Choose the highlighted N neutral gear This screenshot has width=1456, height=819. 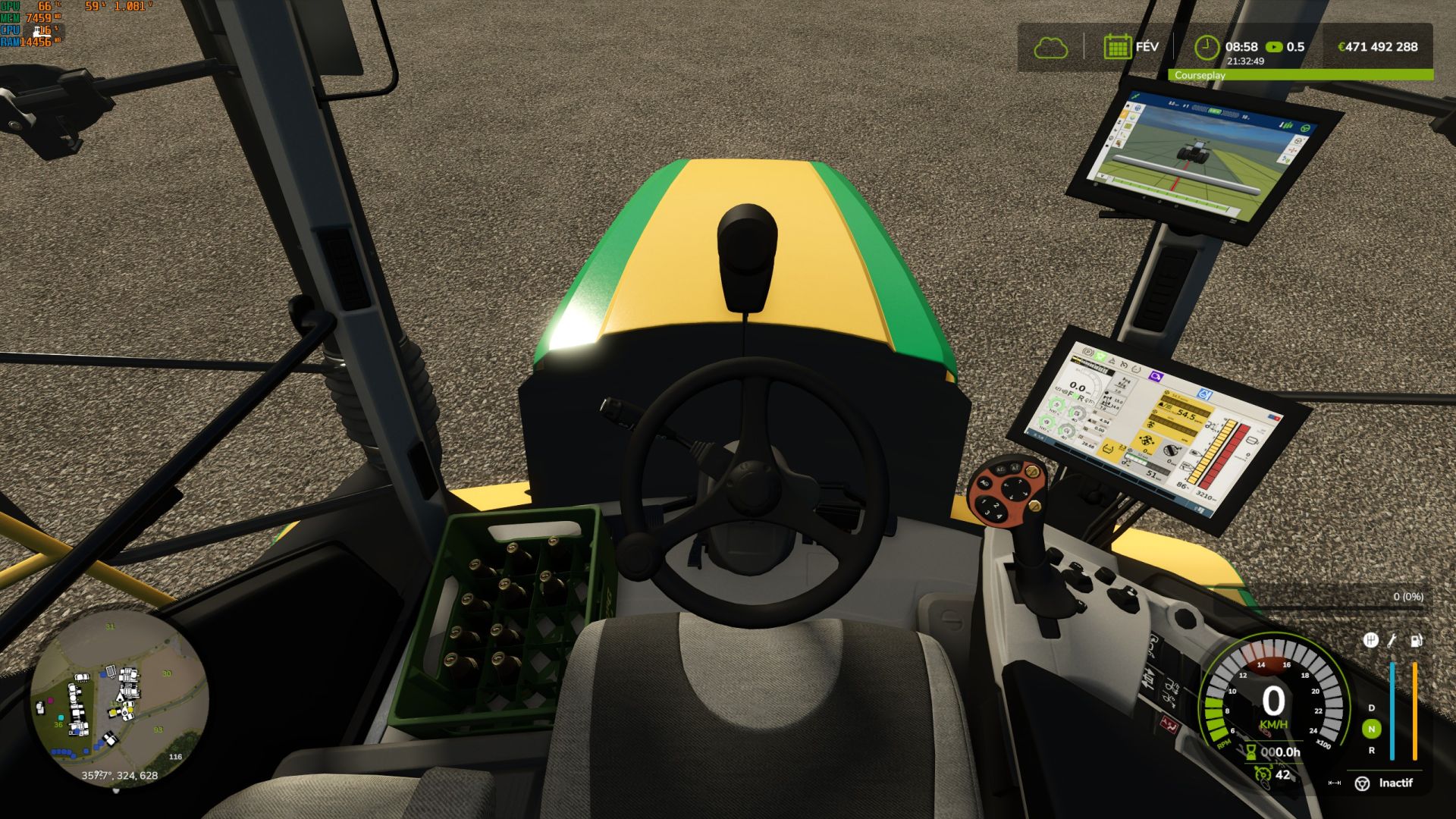1371,729
